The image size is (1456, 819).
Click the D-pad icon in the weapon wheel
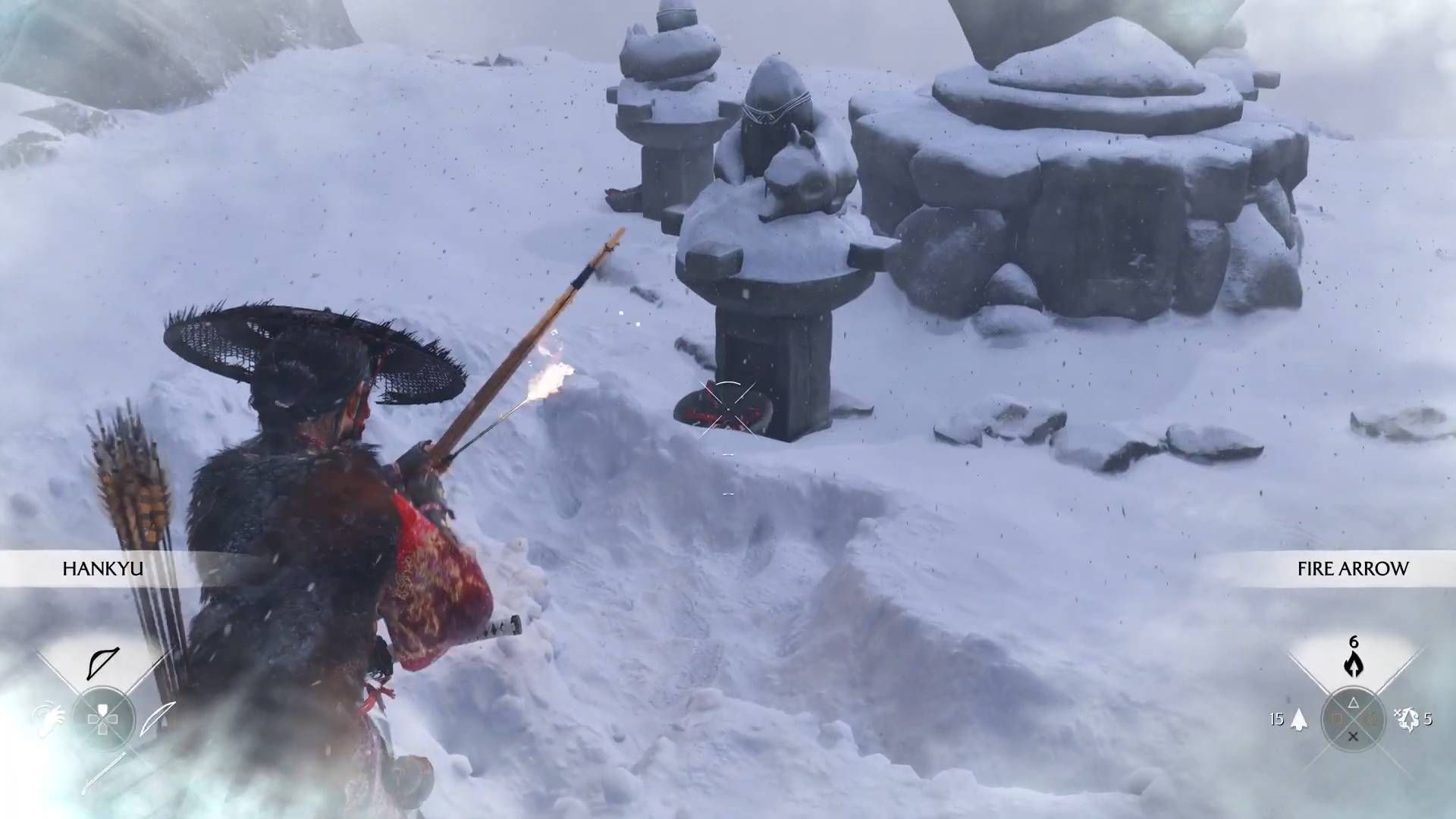click(x=102, y=719)
